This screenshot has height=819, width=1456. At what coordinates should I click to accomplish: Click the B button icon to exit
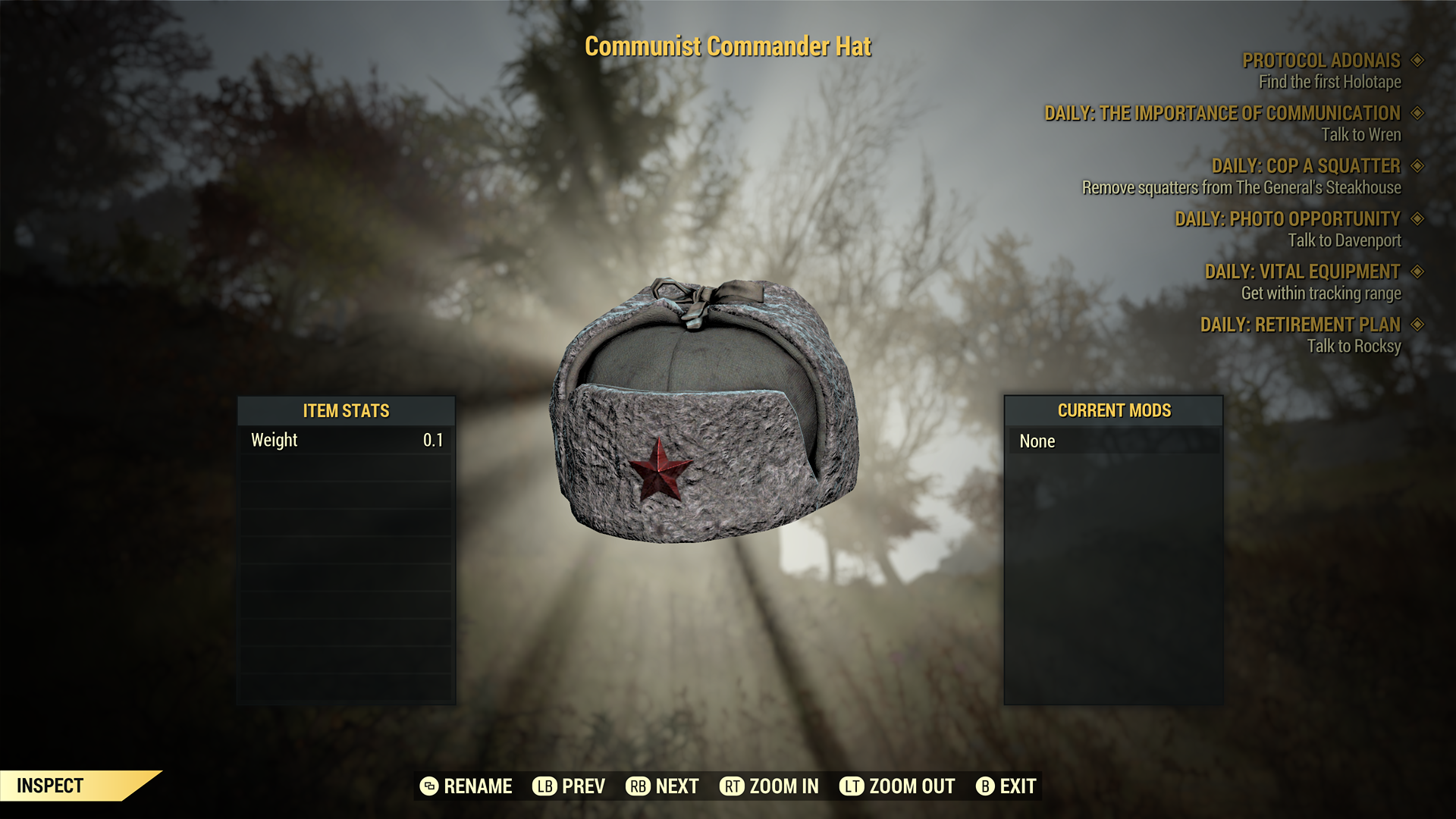coord(987,786)
